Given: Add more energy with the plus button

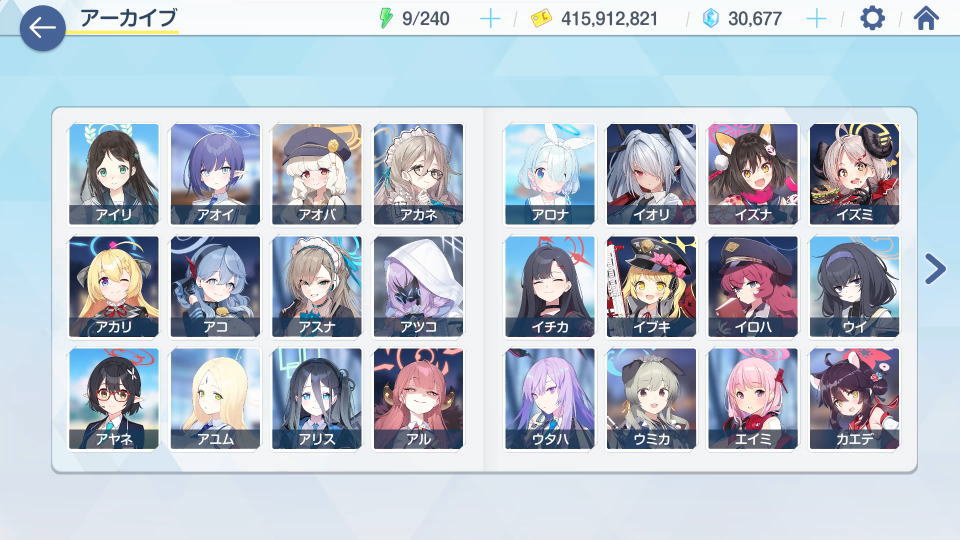Looking at the screenshot, I should [x=490, y=18].
